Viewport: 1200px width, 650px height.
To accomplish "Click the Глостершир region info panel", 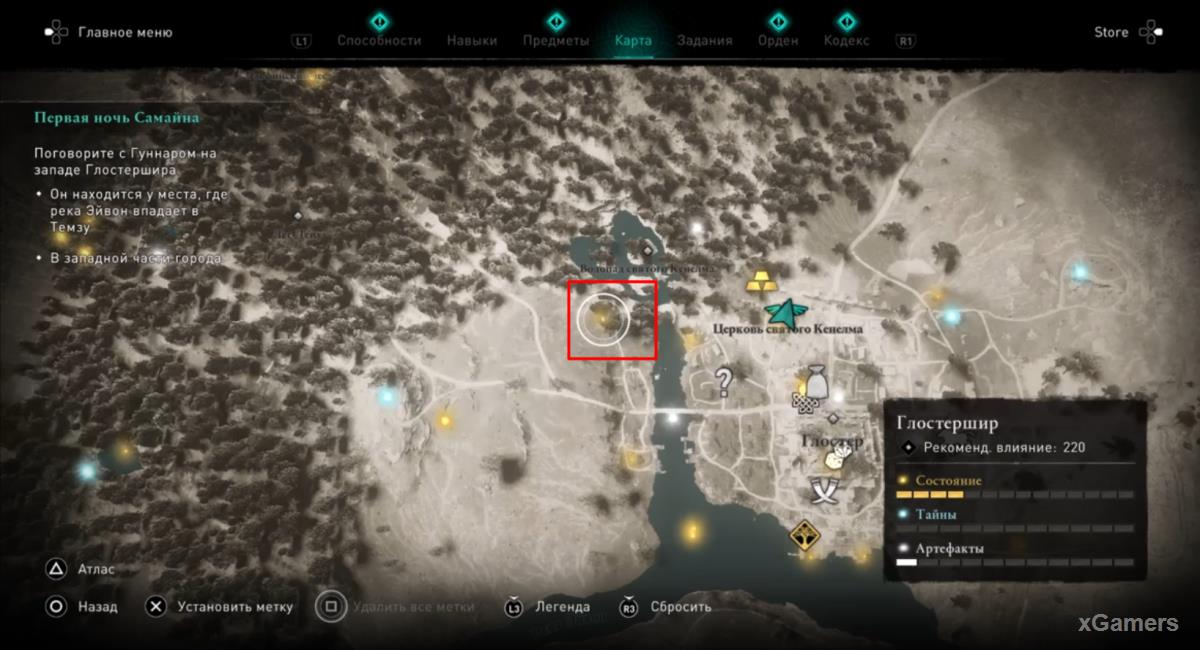I will [x=1015, y=490].
